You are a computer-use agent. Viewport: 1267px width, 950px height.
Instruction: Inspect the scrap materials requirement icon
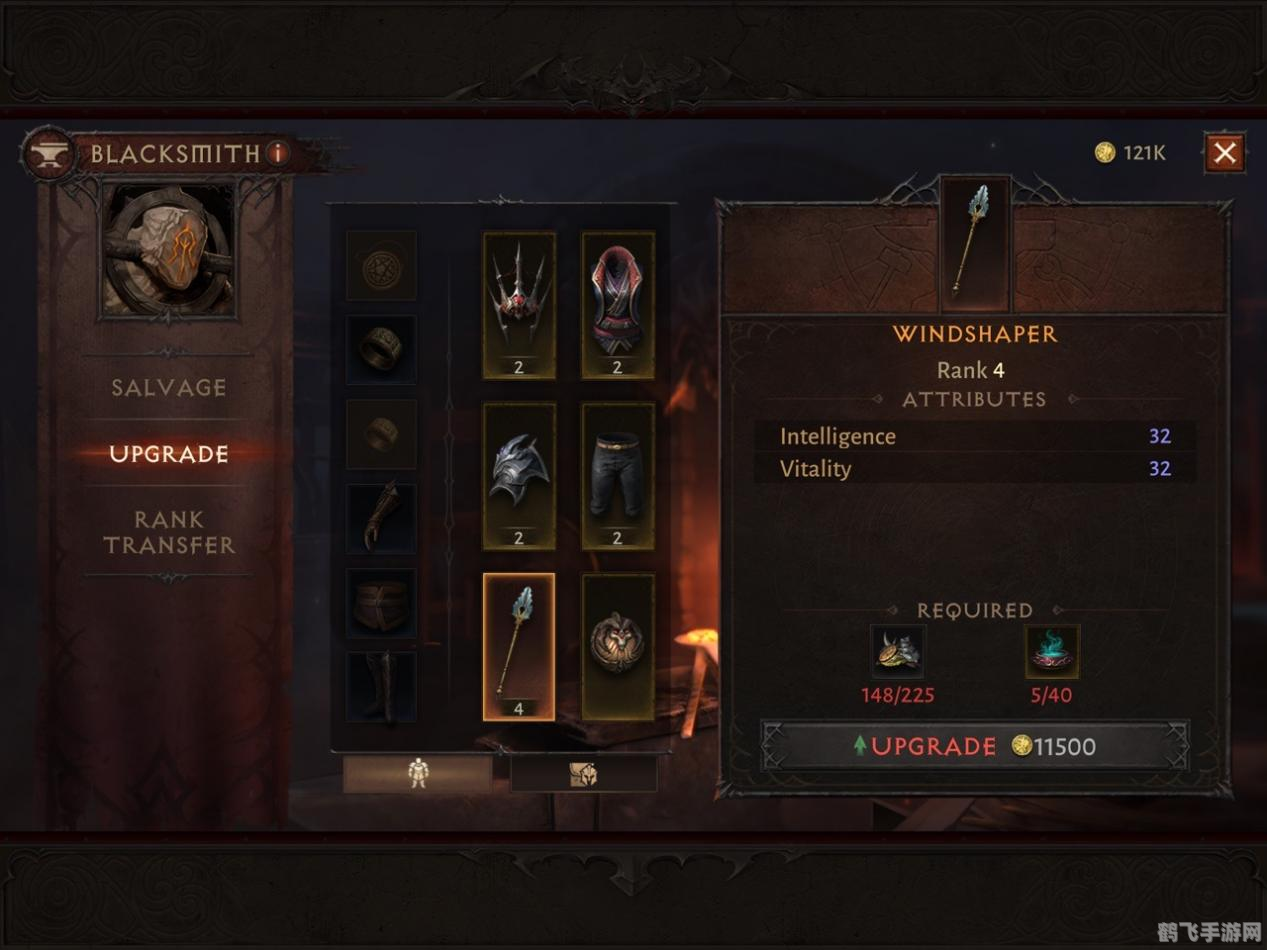[897, 652]
